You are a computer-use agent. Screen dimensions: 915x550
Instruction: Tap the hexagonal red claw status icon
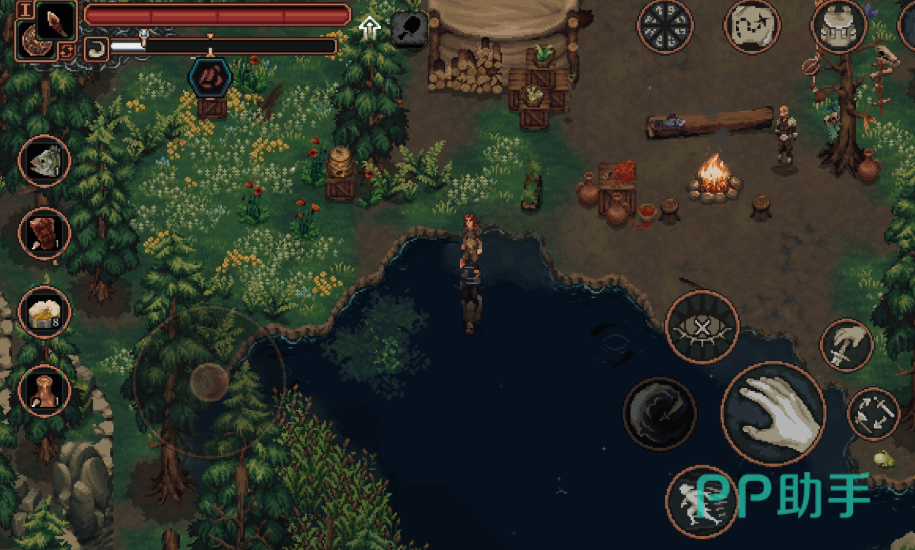(x=210, y=76)
